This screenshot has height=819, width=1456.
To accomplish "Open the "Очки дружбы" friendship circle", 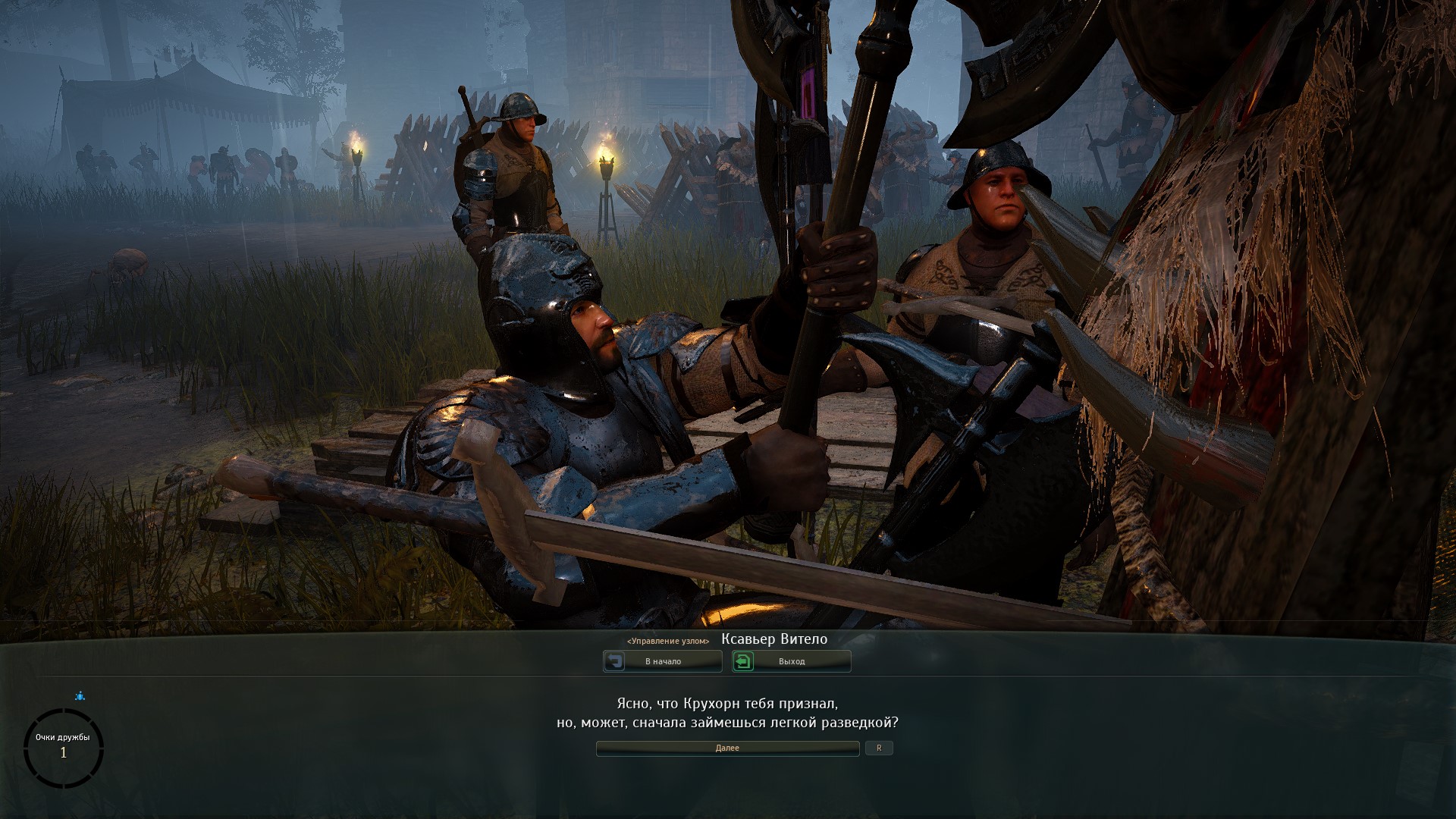I will (63, 747).
